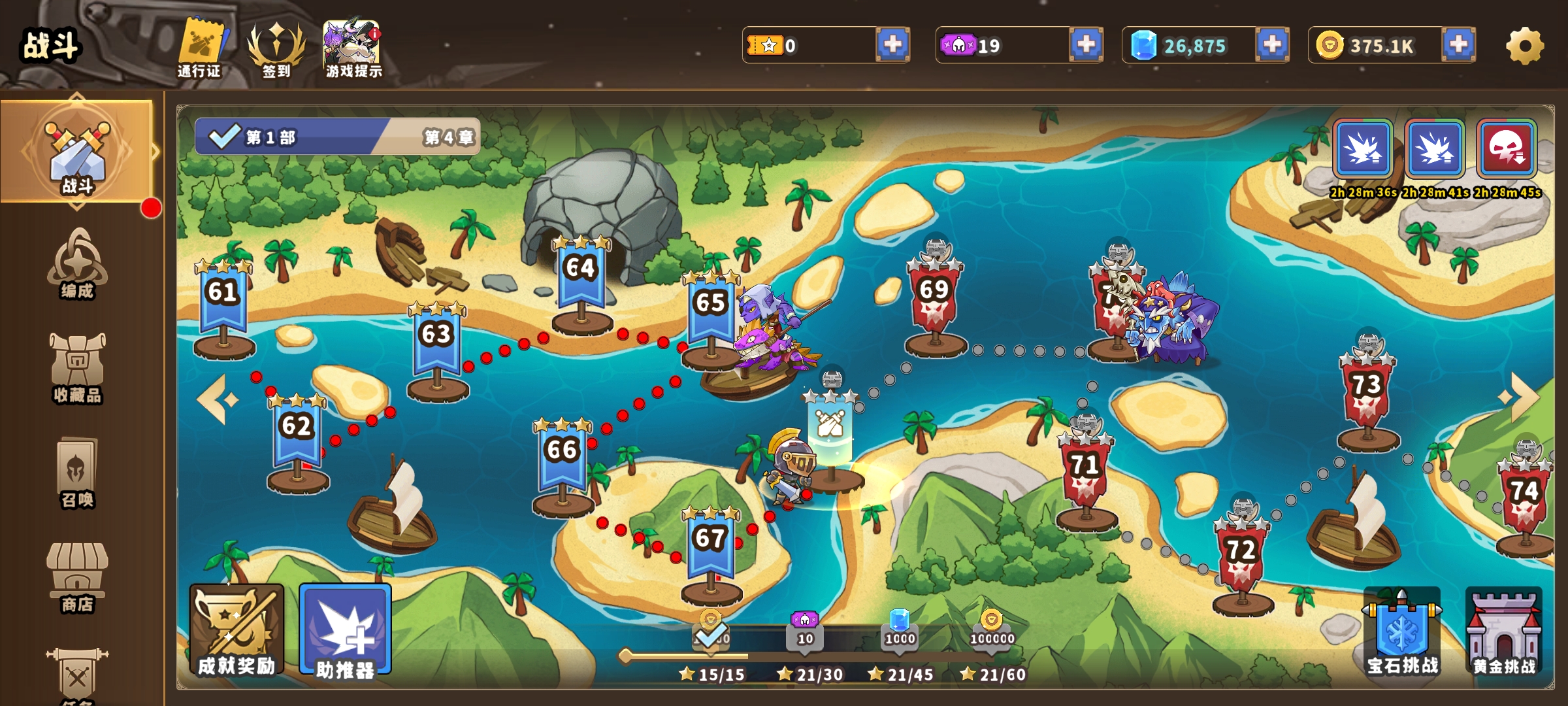
Task: Add more blue gems with the plus button
Action: [1272, 44]
